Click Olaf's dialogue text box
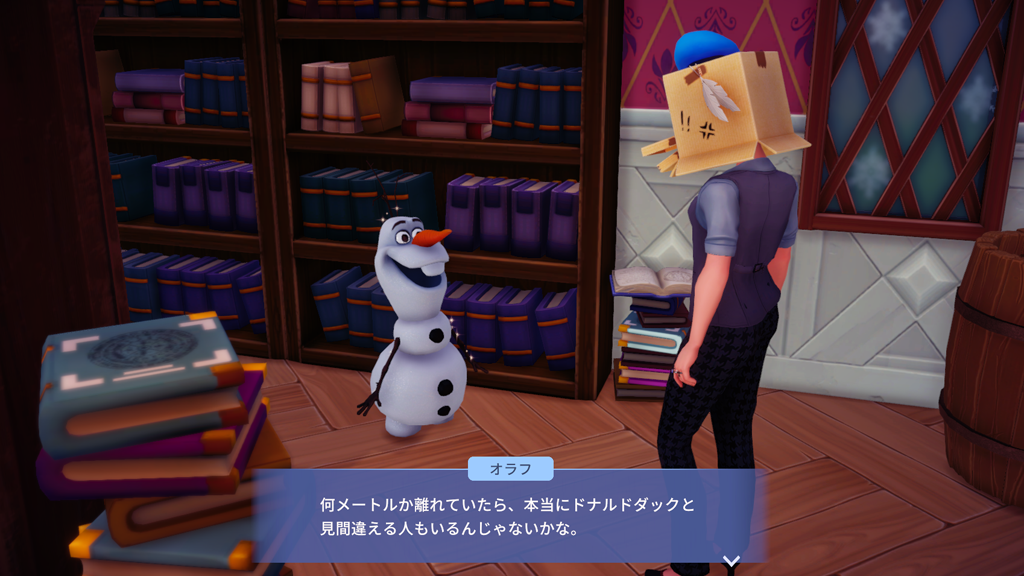The height and width of the screenshot is (576, 1024). pyautogui.click(x=510, y=516)
